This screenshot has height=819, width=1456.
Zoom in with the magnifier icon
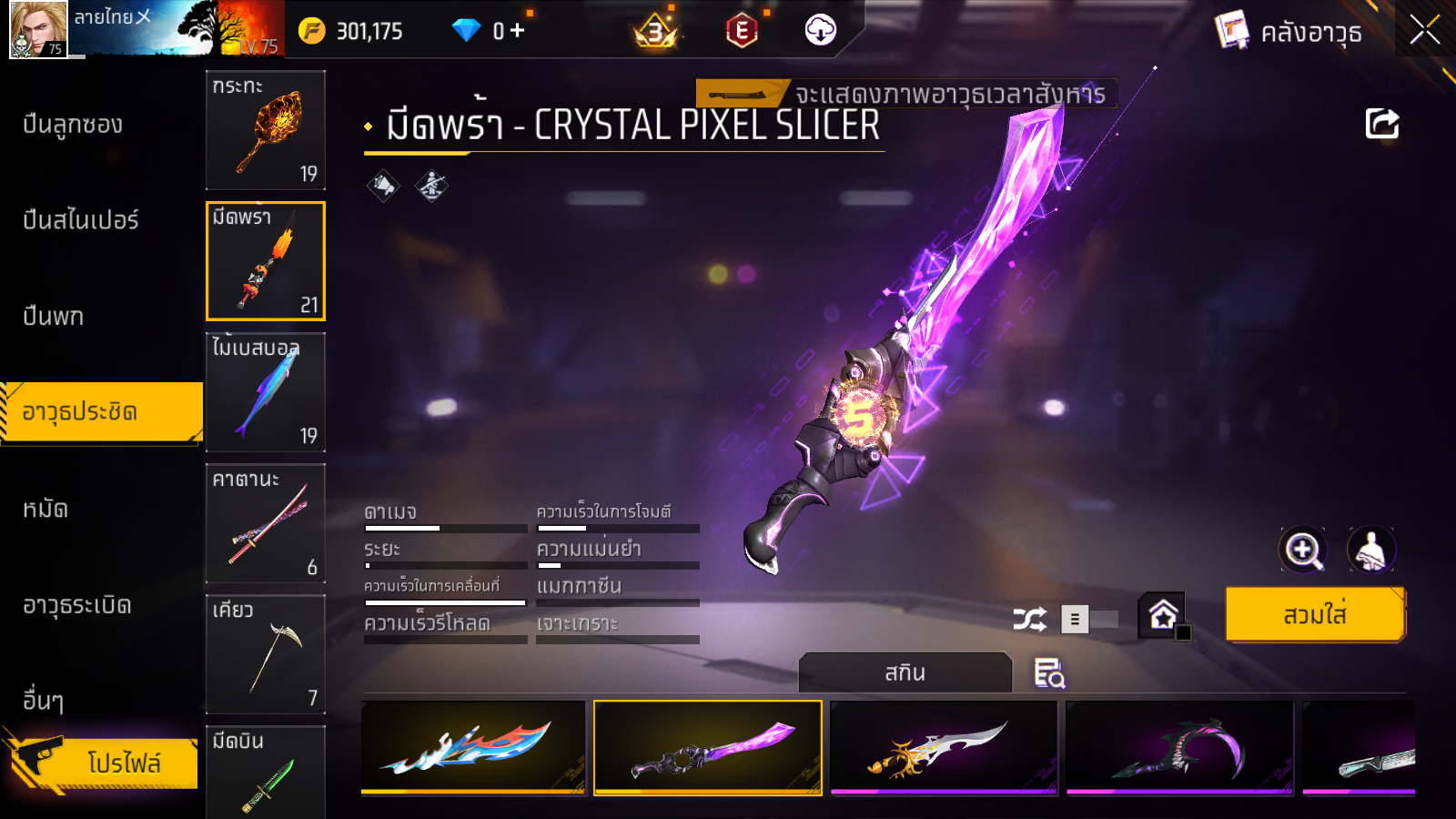tap(1303, 550)
